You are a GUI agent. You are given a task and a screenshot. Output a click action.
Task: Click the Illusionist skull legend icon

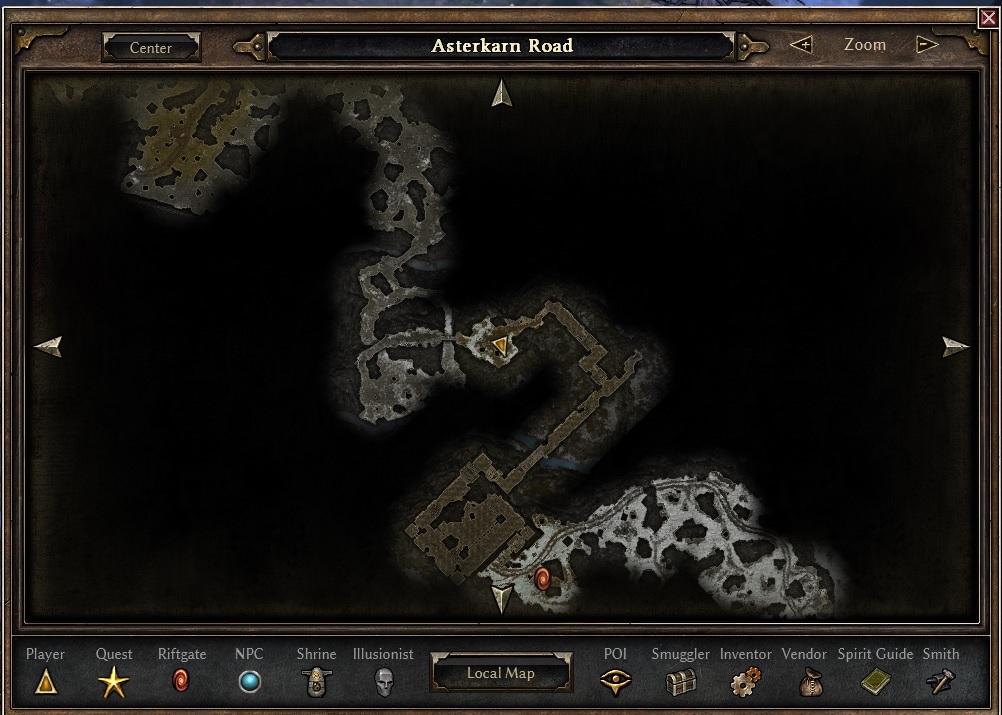point(383,683)
